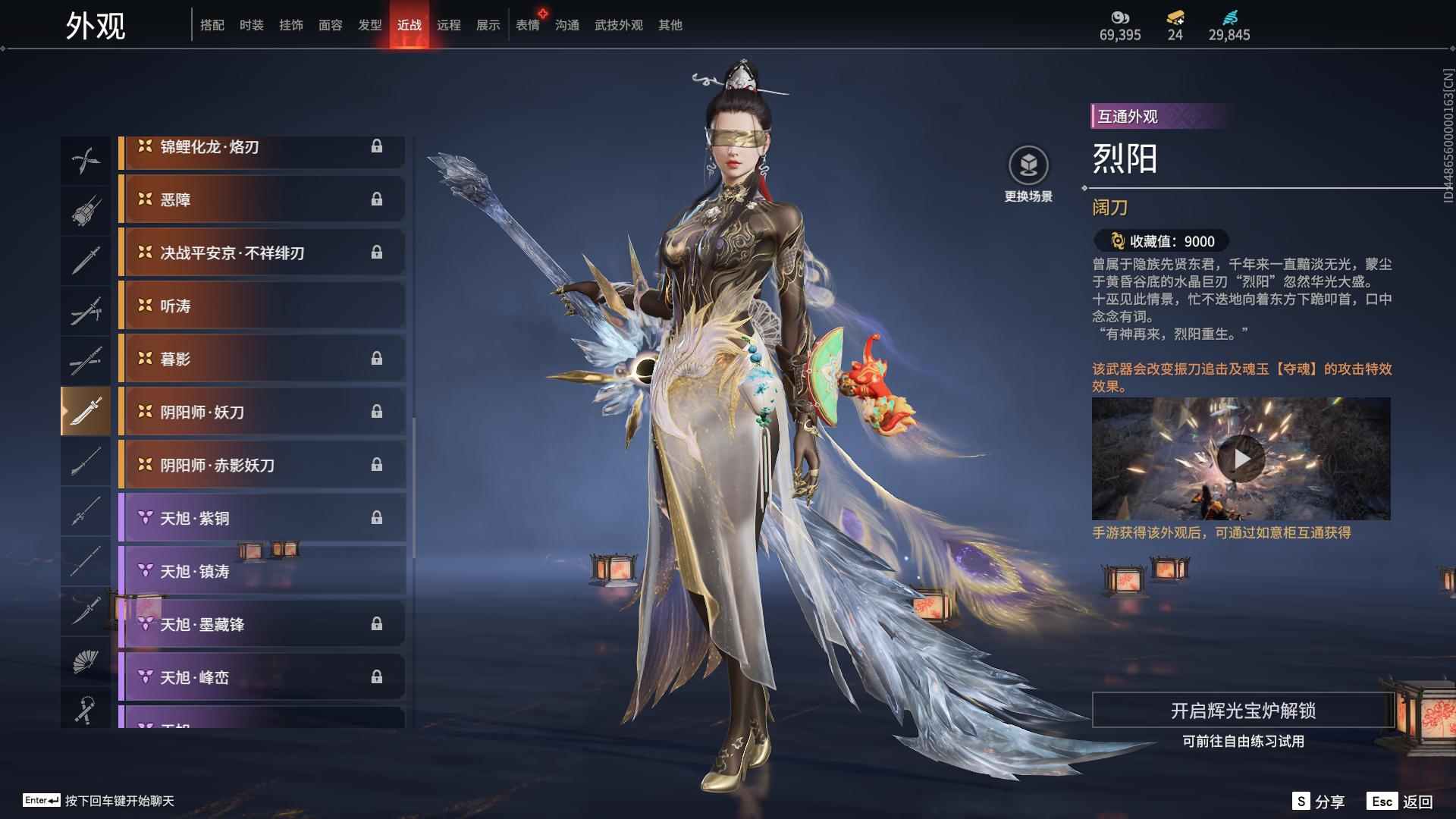
Task: Click the bottom whip weapon category icon
Action: click(x=86, y=711)
